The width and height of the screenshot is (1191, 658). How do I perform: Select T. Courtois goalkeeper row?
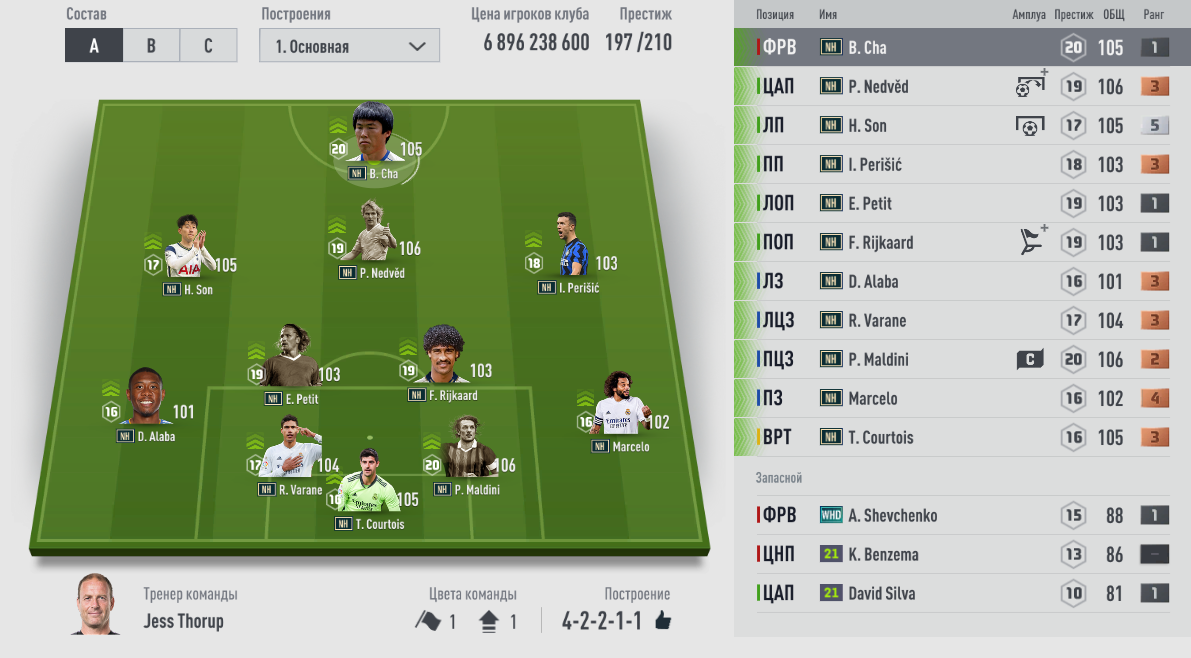pos(960,437)
